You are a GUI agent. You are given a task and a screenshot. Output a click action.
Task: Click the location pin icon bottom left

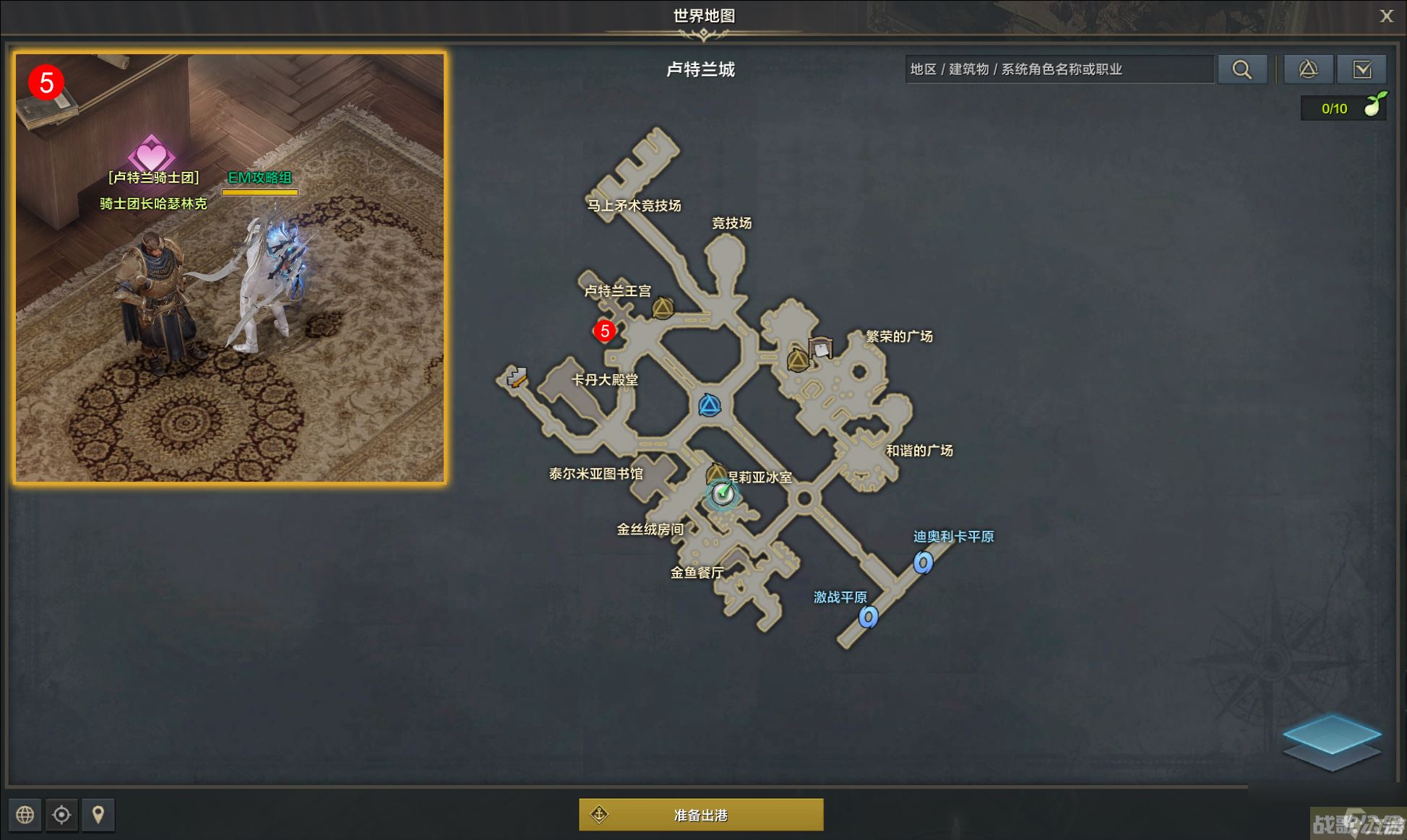click(98, 815)
